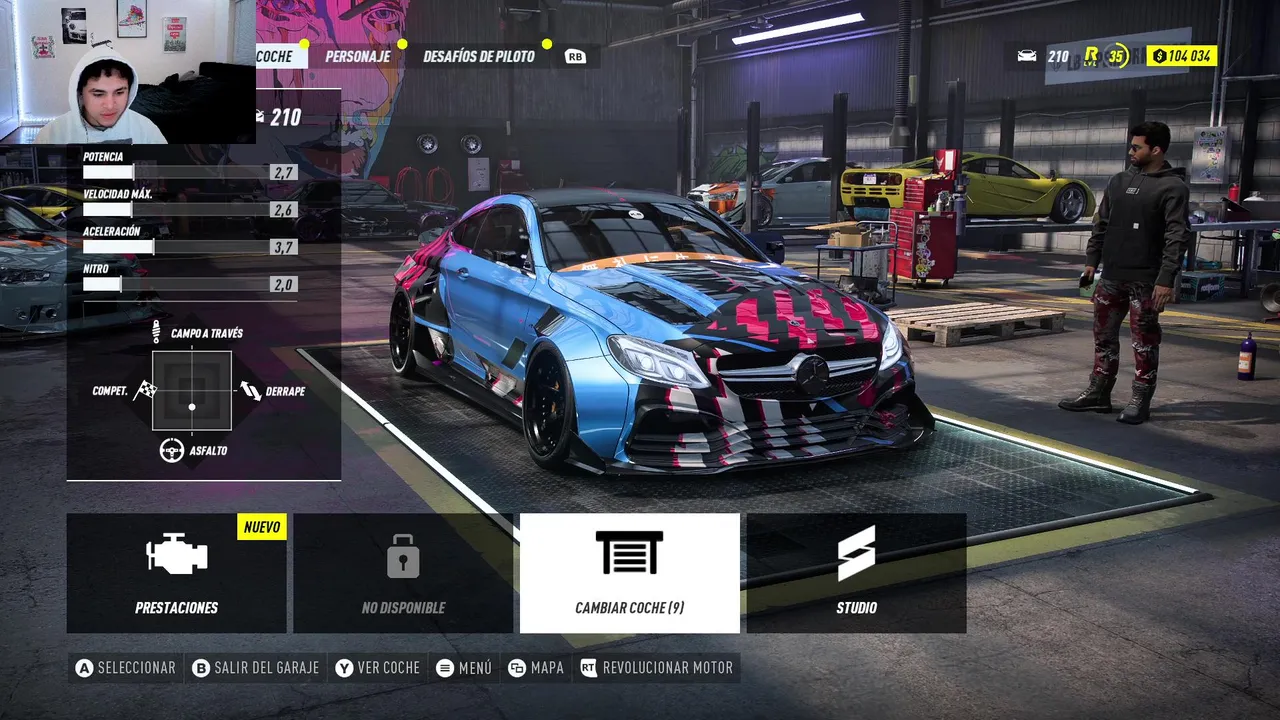This screenshot has width=1280, height=720.
Task: Open the Mapa option
Action: pyautogui.click(x=536, y=668)
